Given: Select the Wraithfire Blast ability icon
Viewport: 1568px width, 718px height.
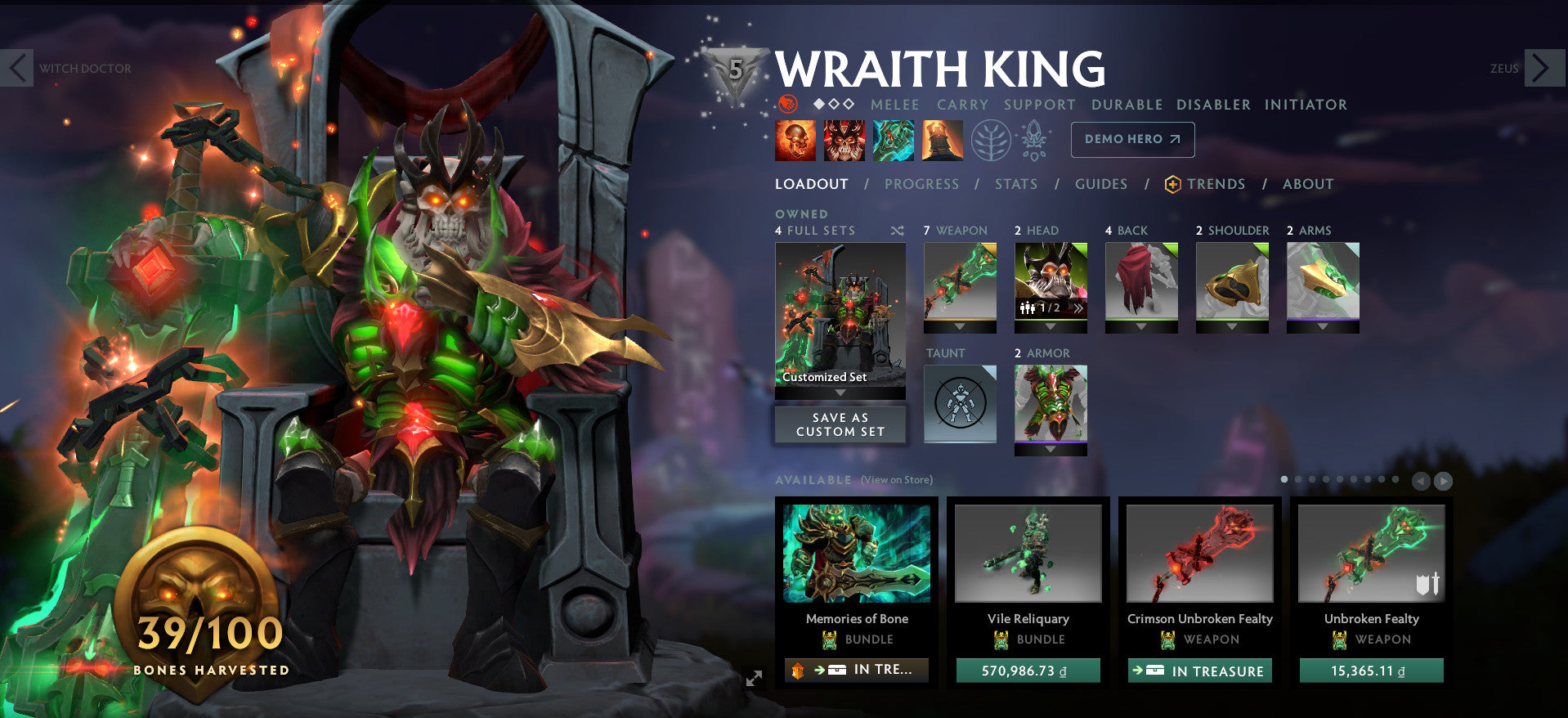Looking at the screenshot, I should click(794, 139).
